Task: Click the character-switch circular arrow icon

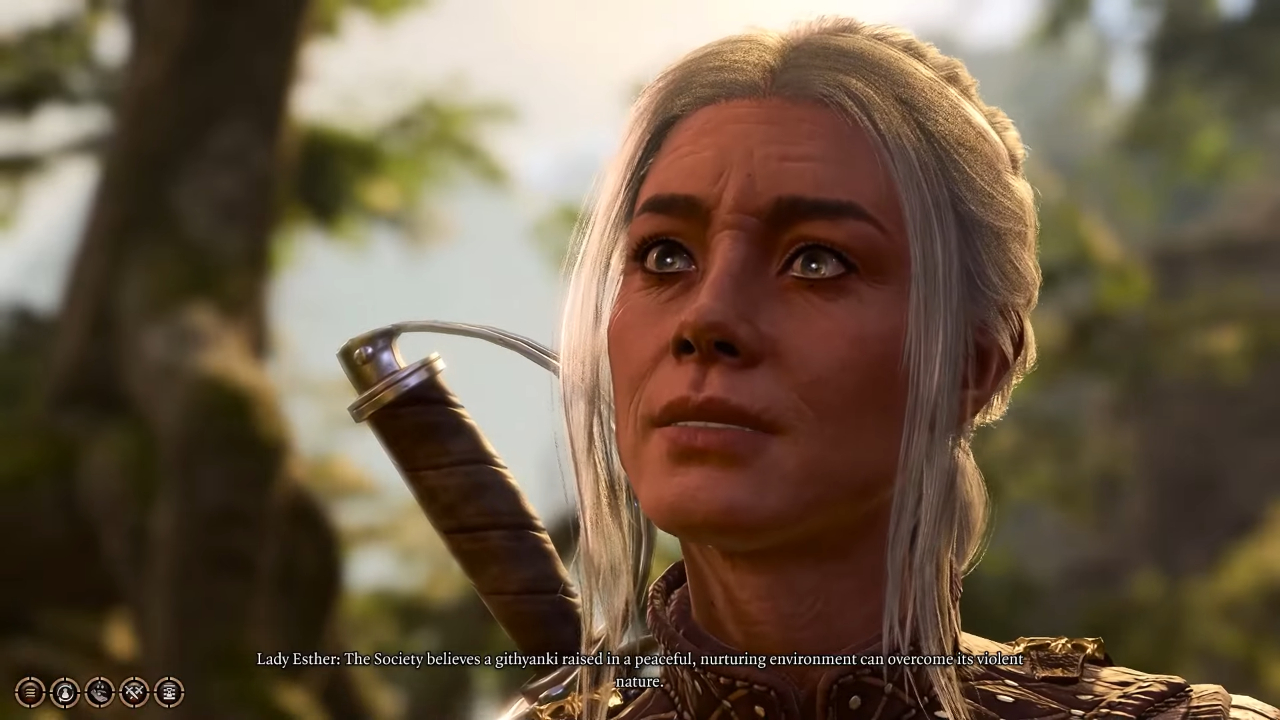Action: tap(65, 691)
